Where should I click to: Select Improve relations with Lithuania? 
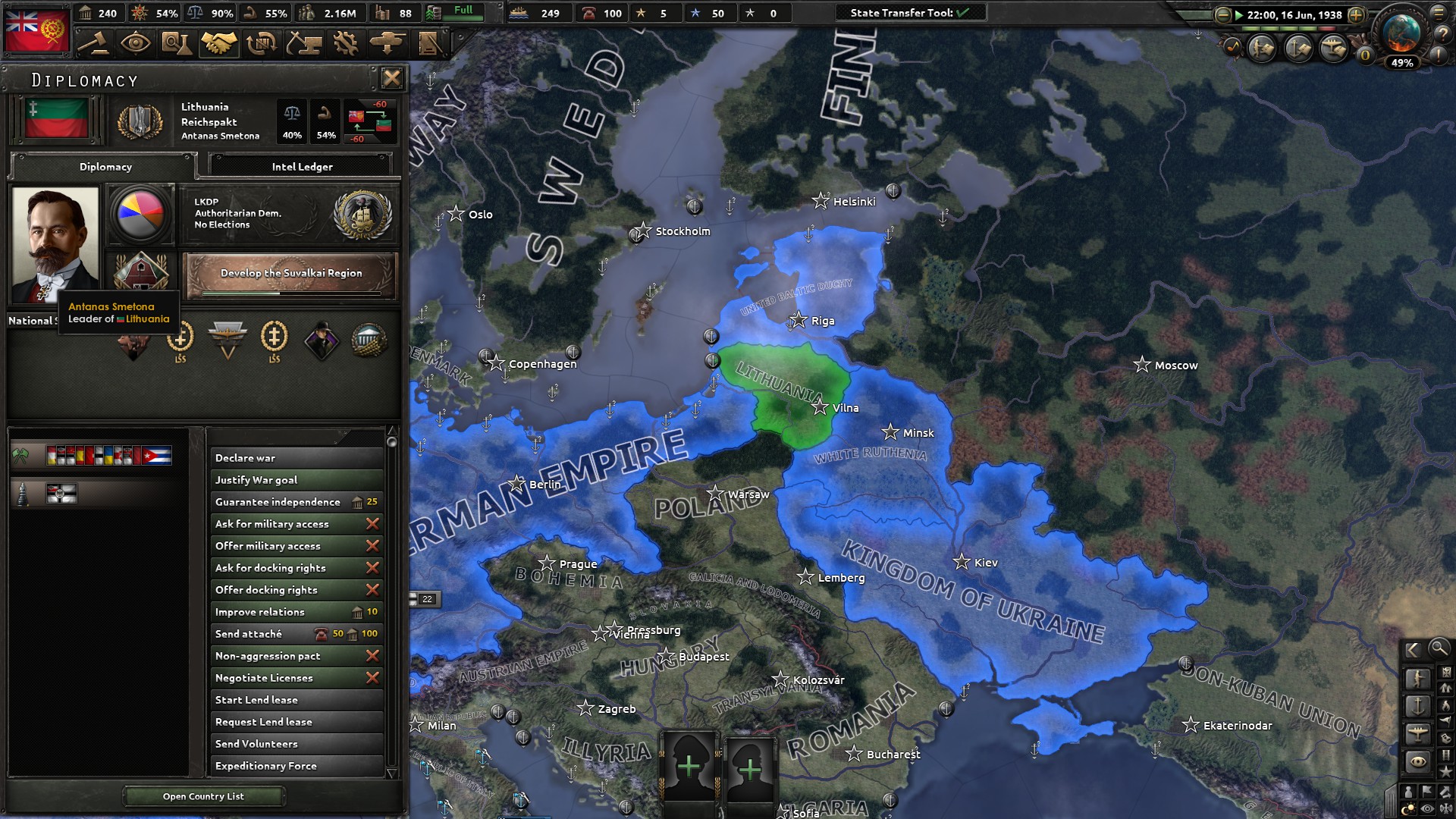click(296, 611)
